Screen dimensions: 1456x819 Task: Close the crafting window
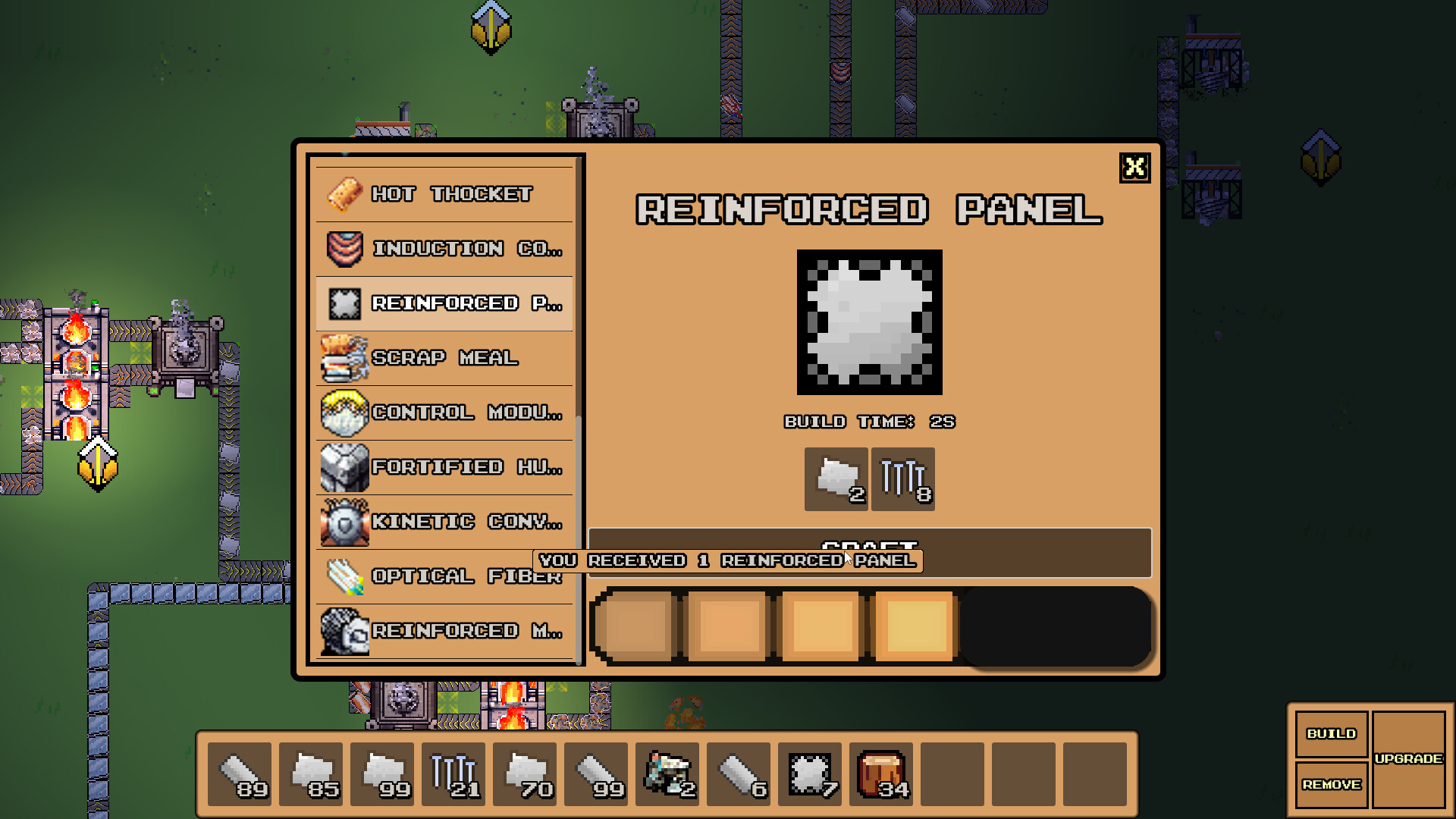coord(1135,168)
